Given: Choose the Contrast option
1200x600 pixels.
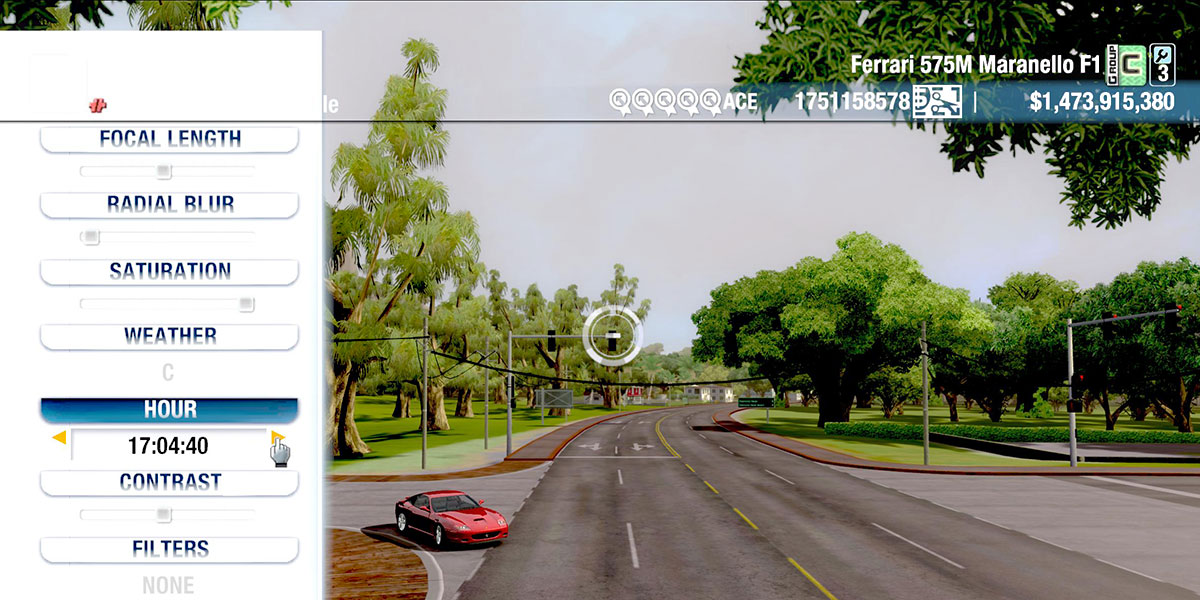Looking at the screenshot, I should click(x=169, y=482).
